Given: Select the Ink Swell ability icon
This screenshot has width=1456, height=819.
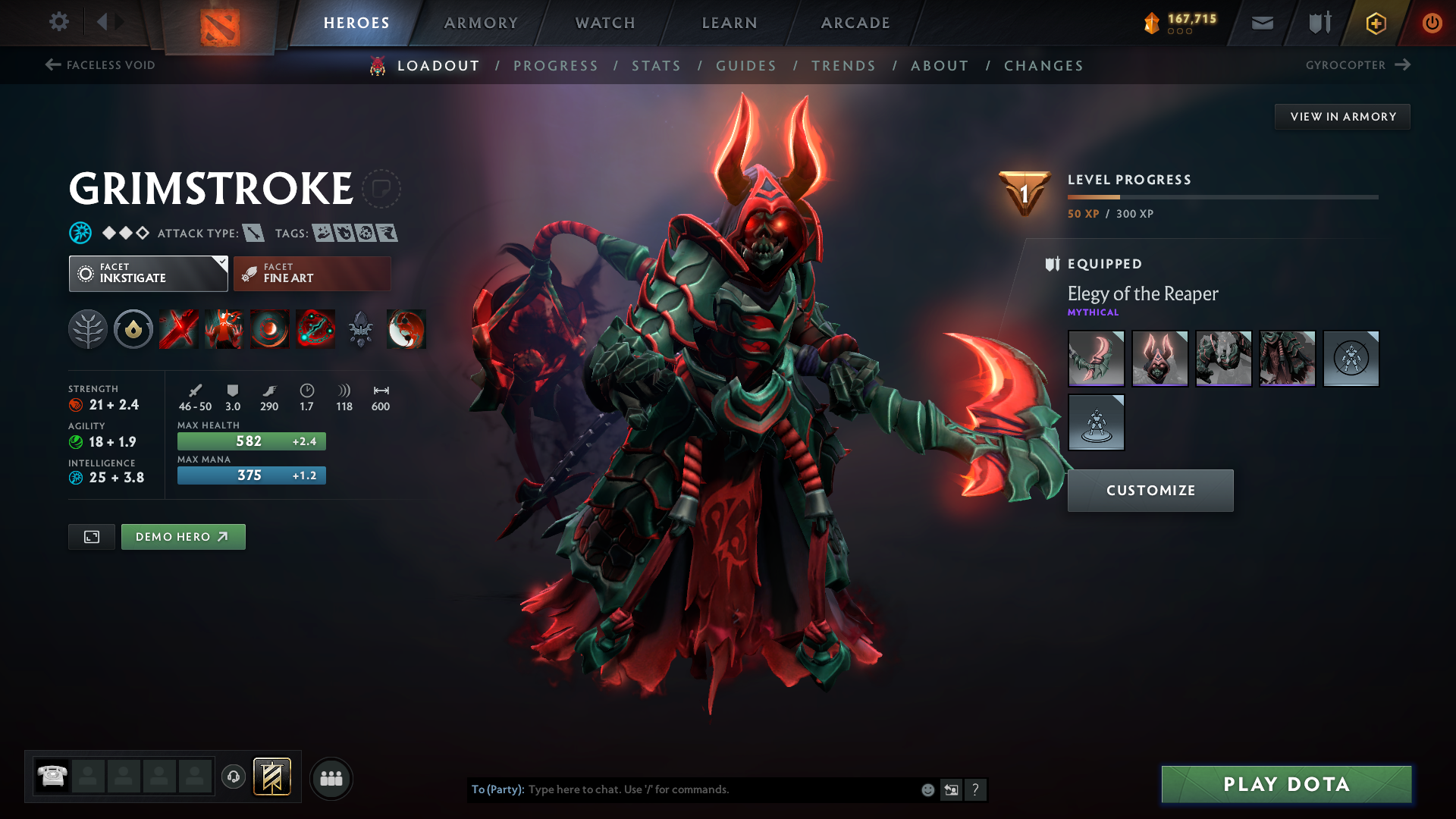Looking at the screenshot, I should coord(269,329).
